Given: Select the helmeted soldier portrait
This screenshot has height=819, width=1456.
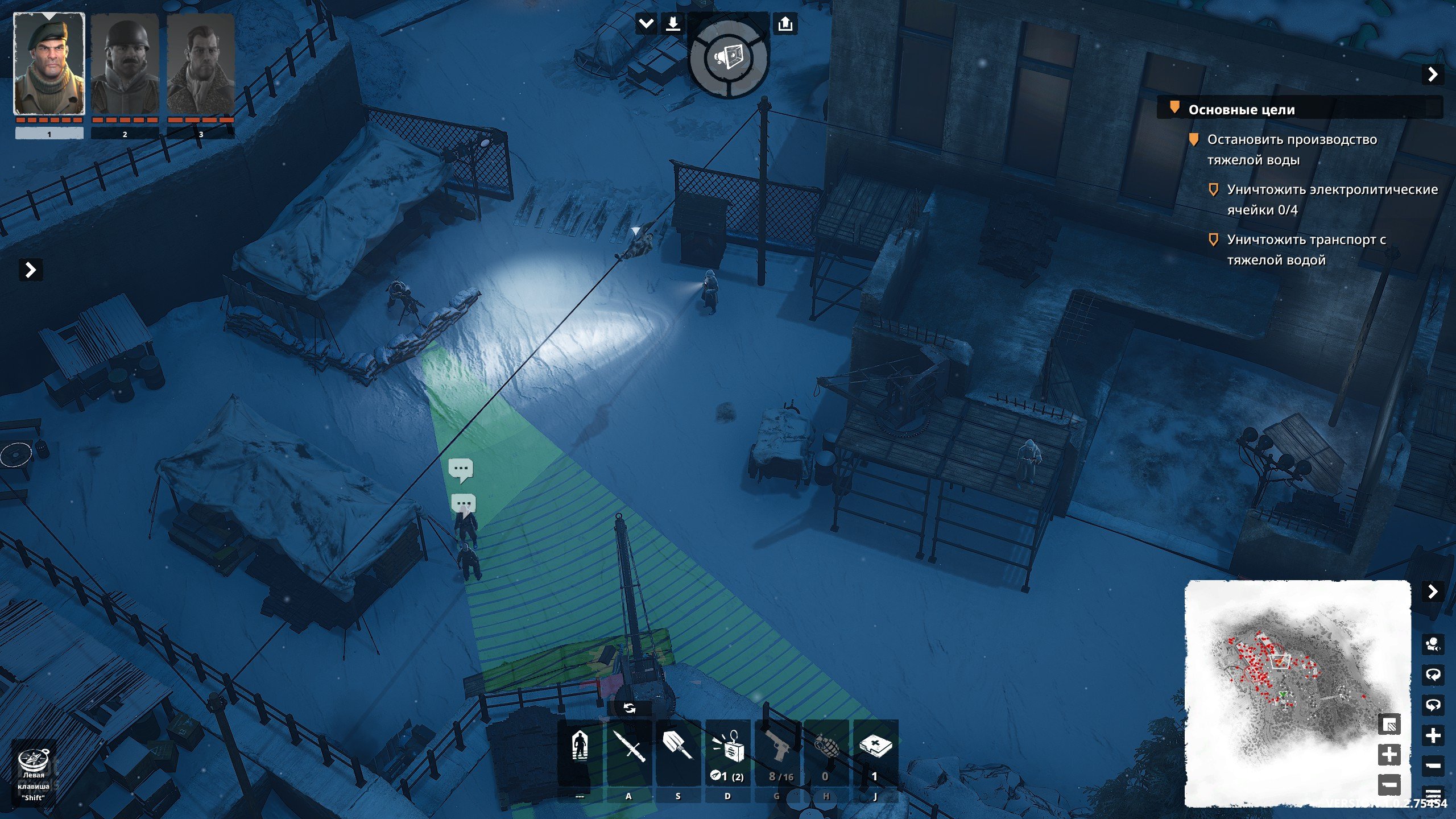Looking at the screenshot, I should [125, 64].
